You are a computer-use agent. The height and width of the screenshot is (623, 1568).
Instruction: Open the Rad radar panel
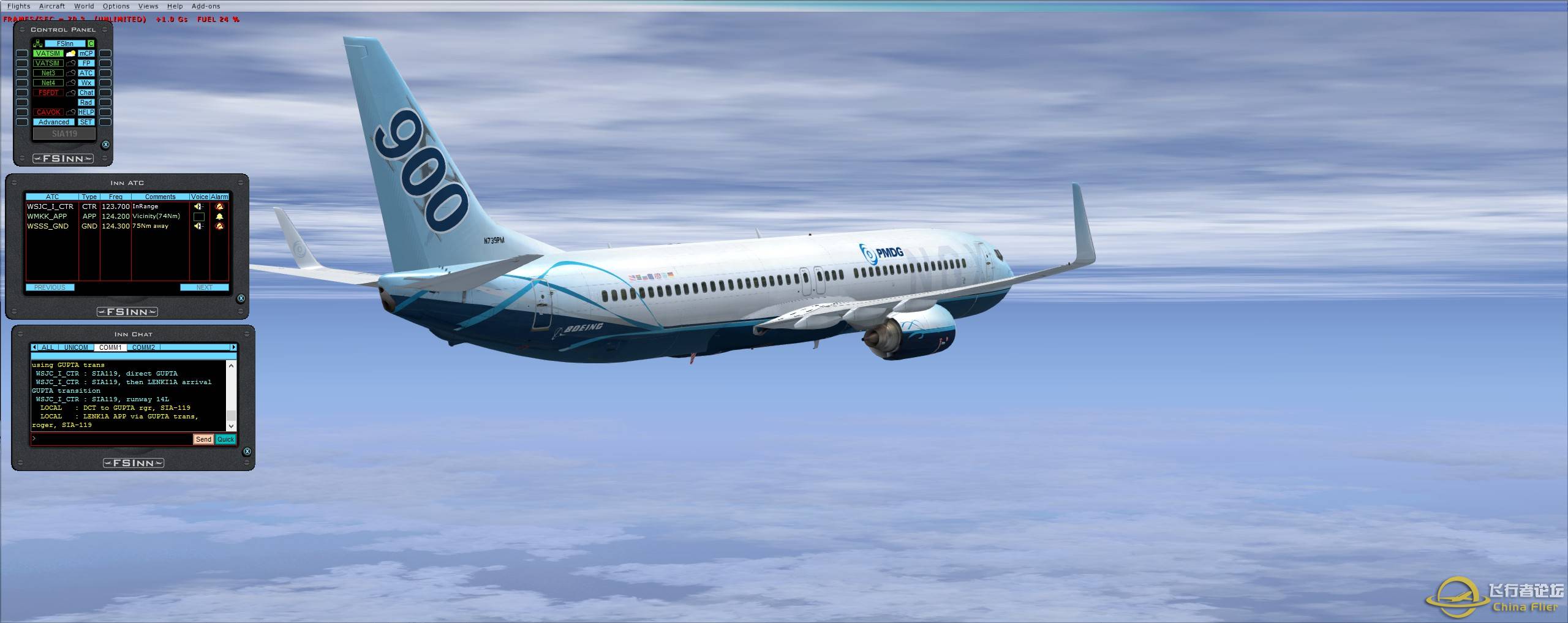tap(86, 102)
